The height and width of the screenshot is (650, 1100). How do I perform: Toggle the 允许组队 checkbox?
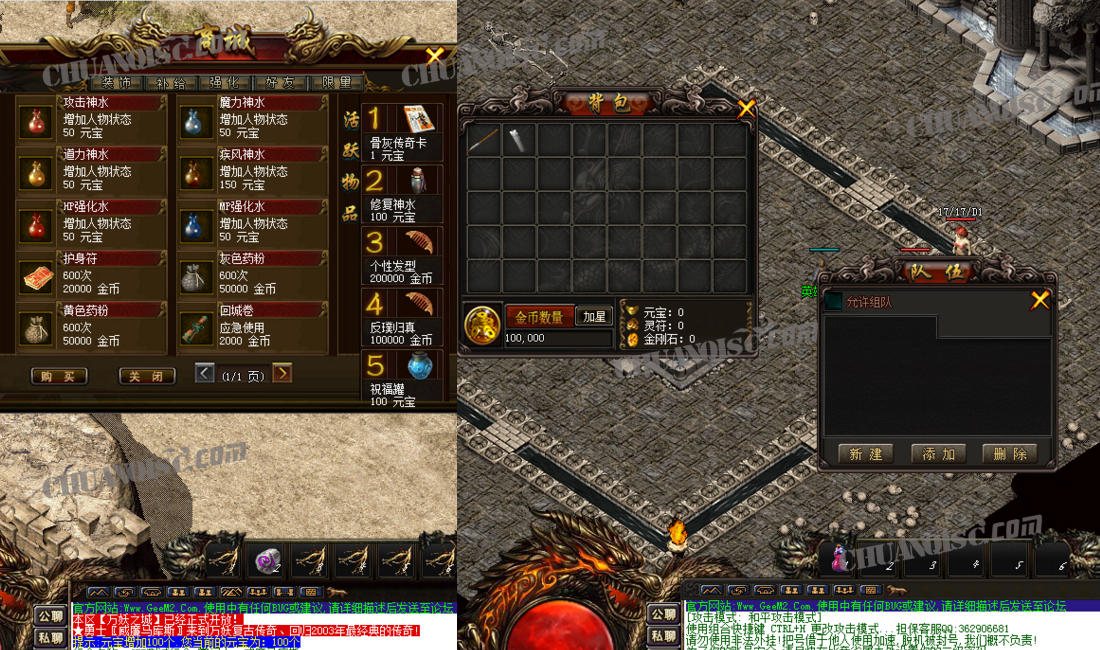click(x=834, y=301)
